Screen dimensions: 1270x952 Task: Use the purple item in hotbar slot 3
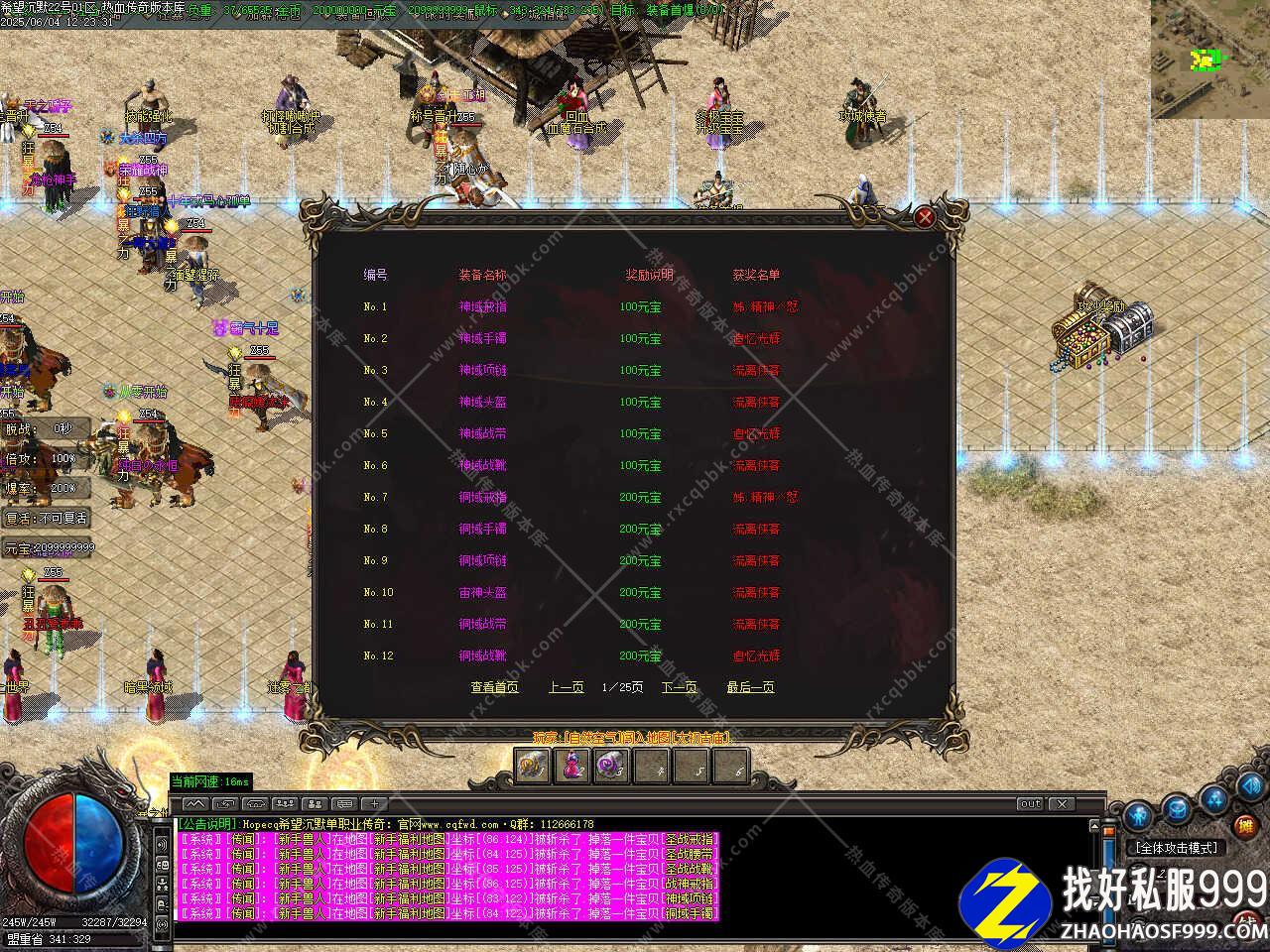611,766
